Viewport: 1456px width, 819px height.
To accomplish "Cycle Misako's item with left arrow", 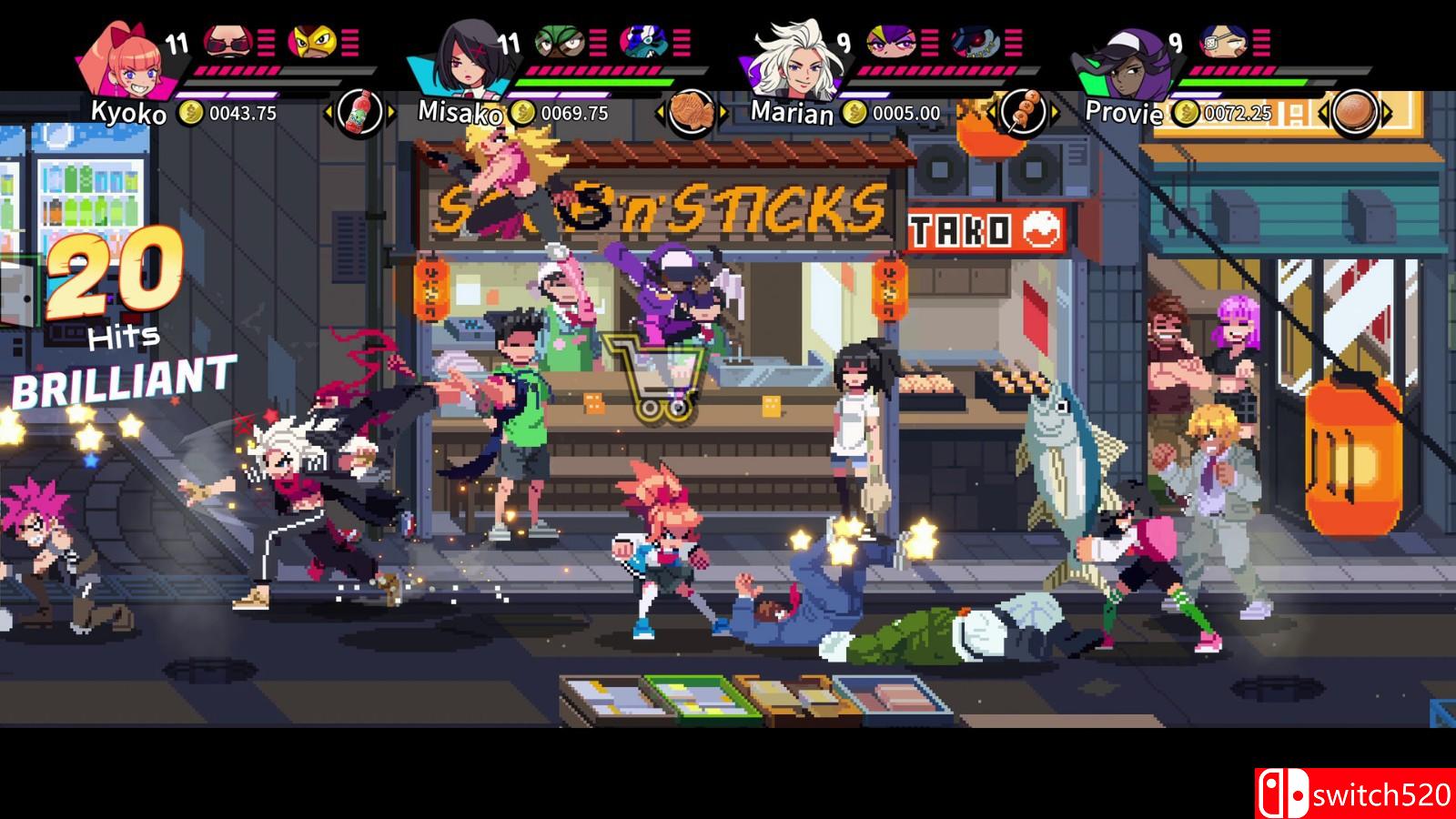I will 661,113.
